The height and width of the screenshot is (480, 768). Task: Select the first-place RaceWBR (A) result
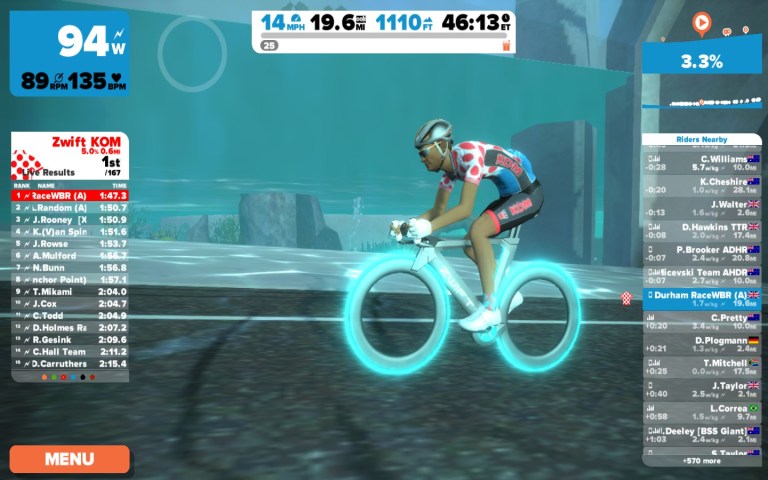click(70, 195)
